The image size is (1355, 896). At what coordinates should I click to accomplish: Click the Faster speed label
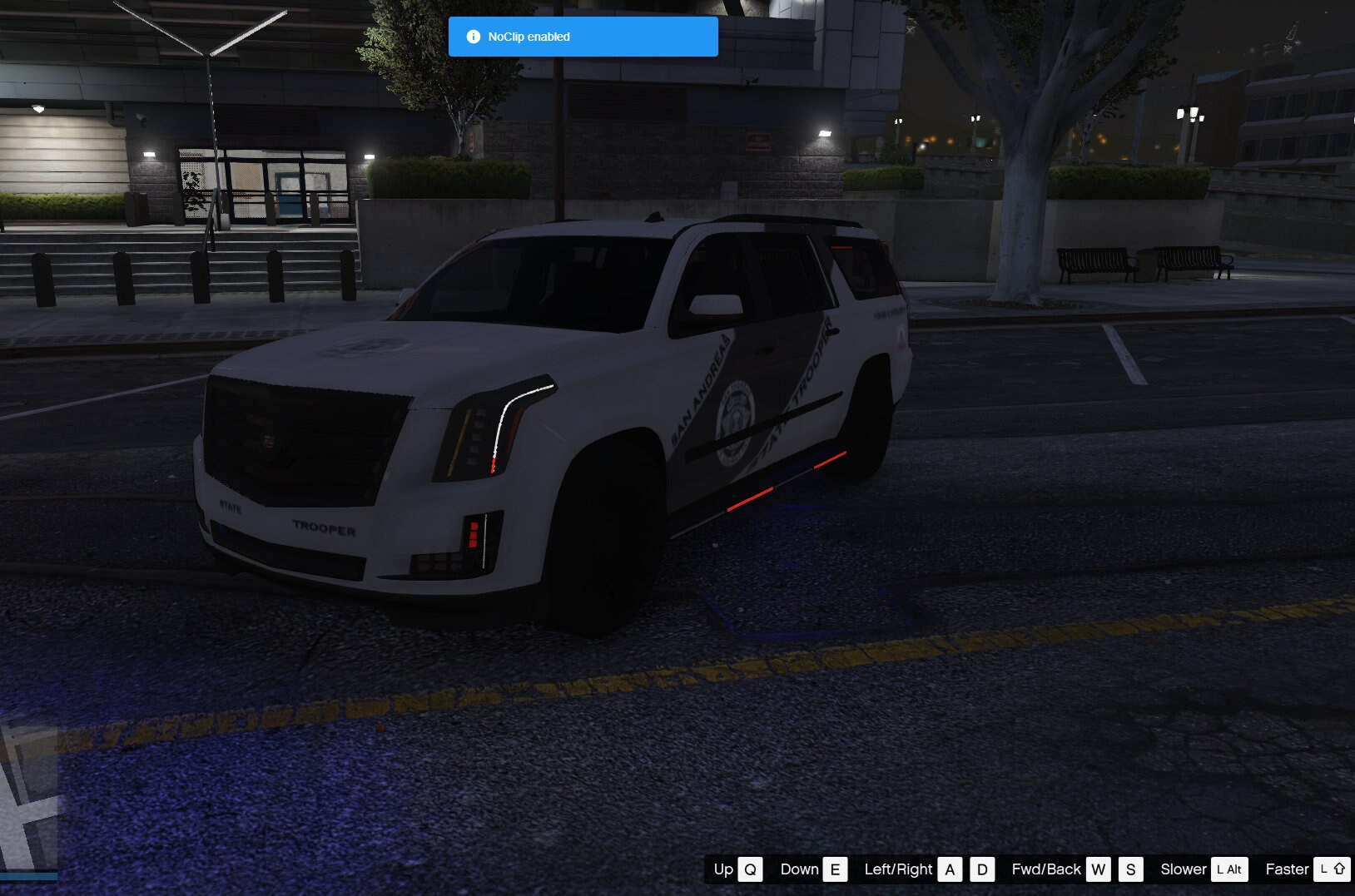click(x=1286, y=869)
